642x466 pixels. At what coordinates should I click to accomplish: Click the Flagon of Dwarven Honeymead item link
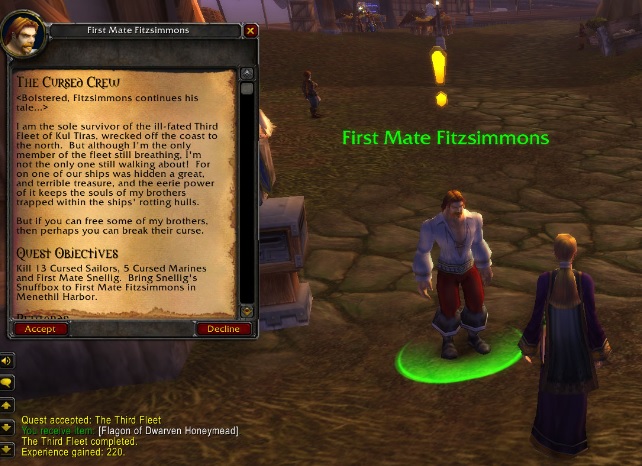point(181,430)
